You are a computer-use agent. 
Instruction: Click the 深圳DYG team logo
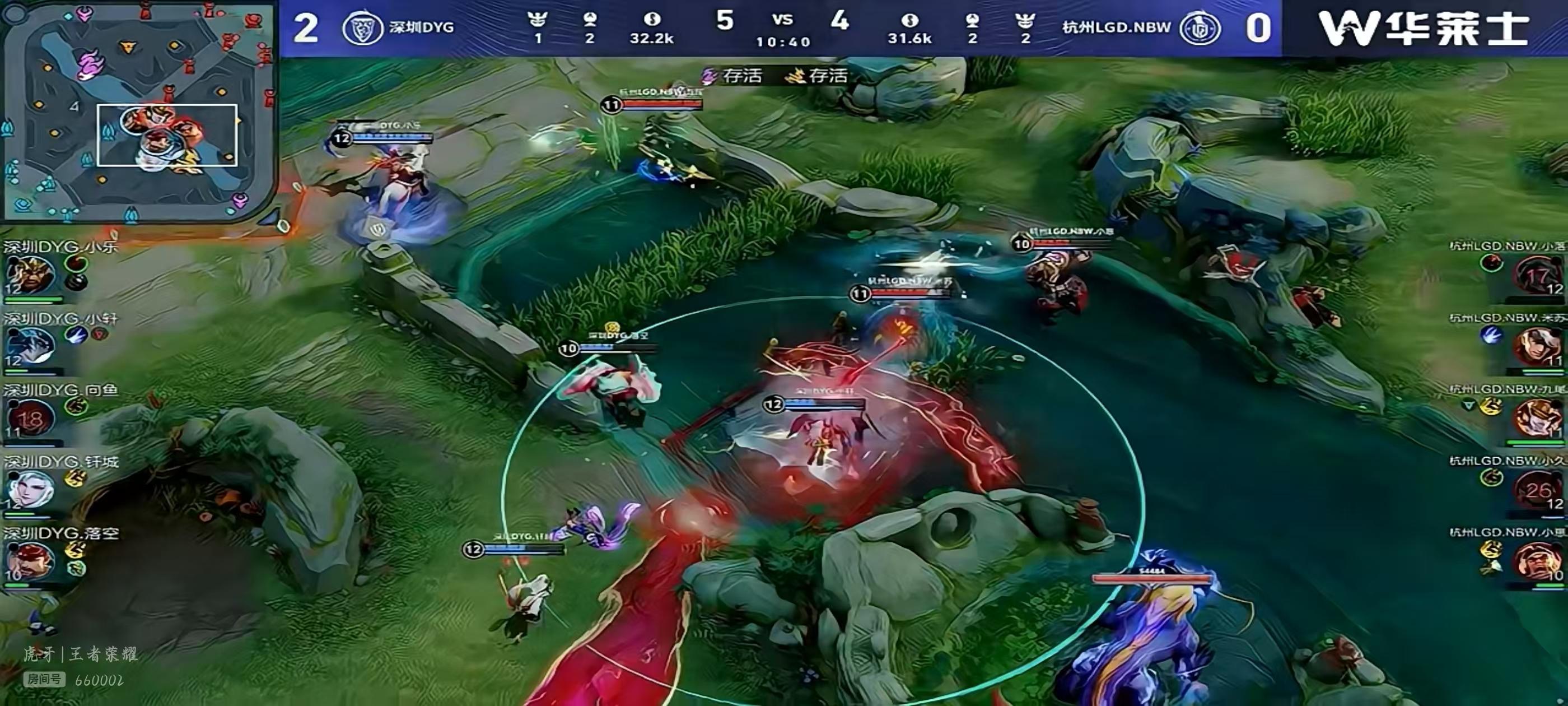point(363,28)
